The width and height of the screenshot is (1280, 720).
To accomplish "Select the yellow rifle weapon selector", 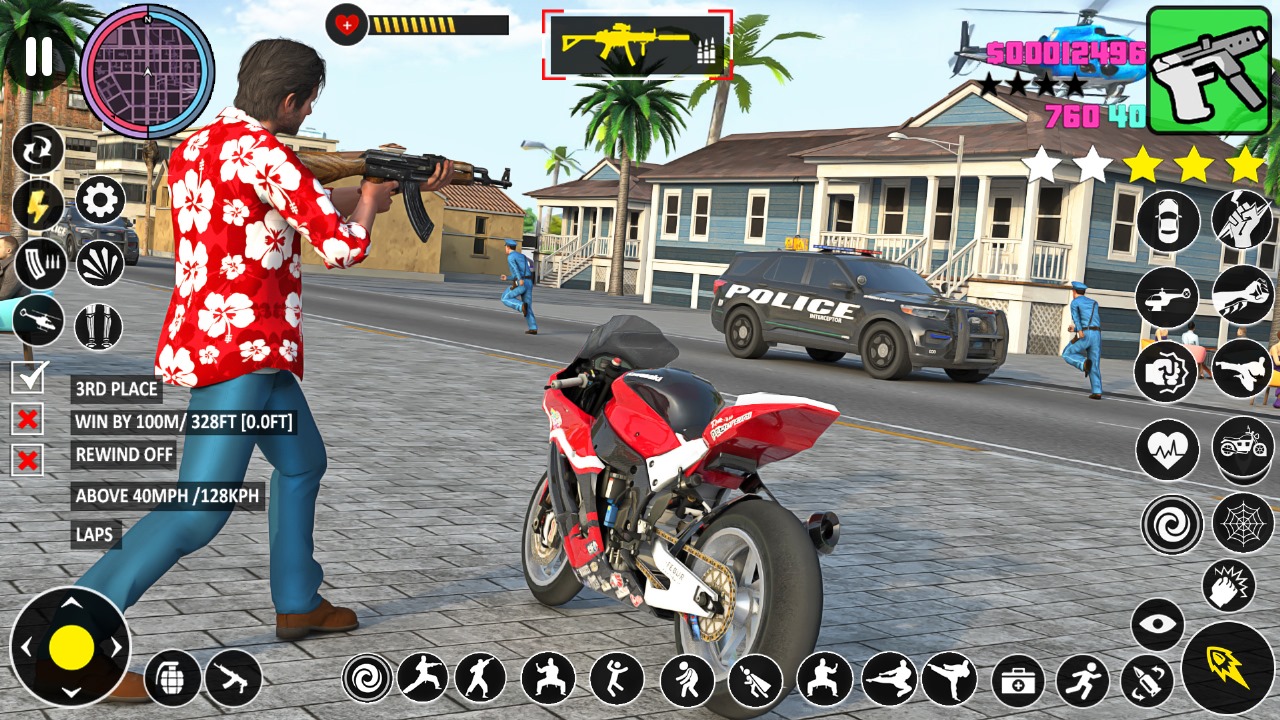I will tap(637, 45).
